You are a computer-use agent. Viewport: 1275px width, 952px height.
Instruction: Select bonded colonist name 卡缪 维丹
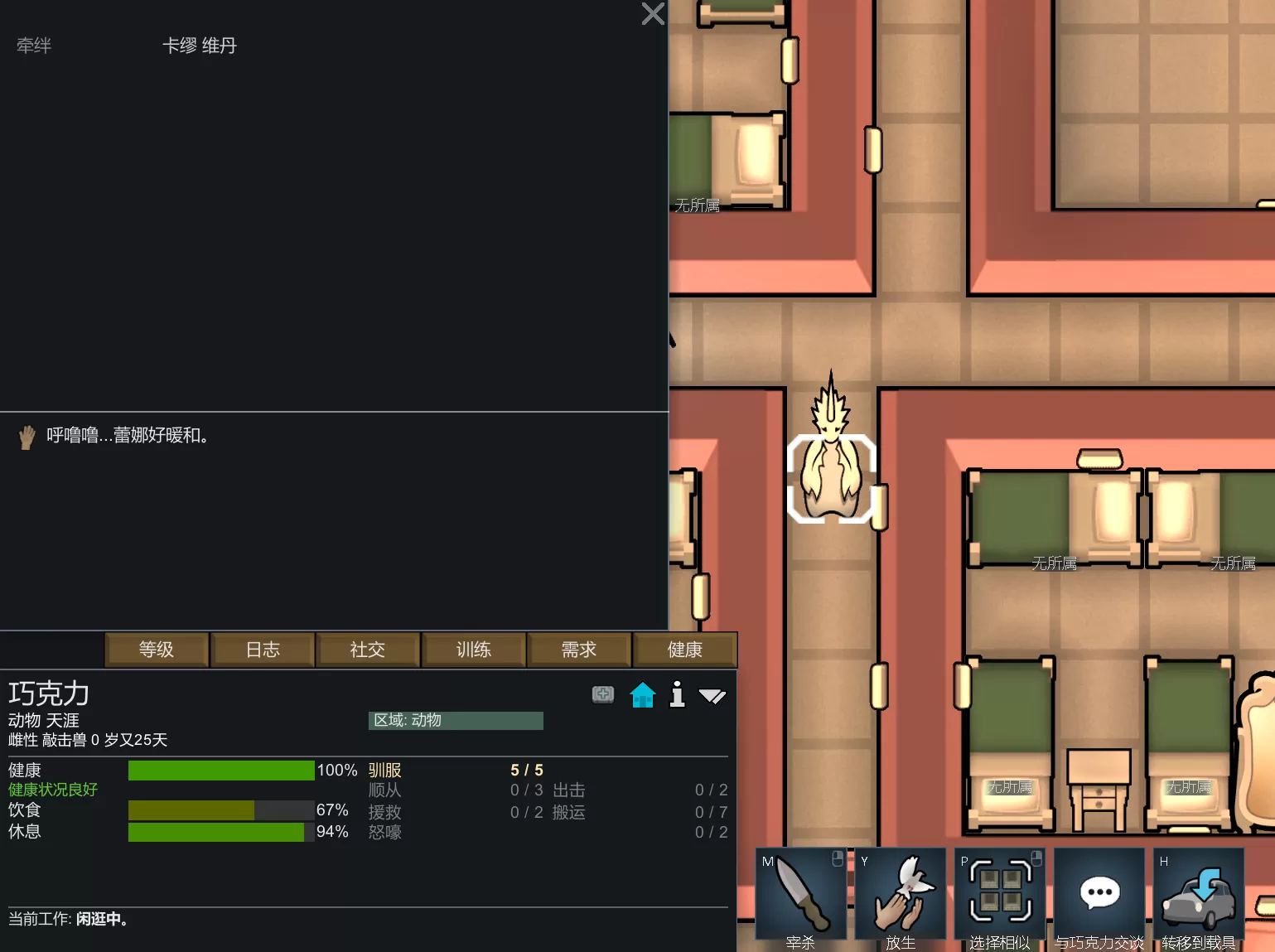(199, 46)
